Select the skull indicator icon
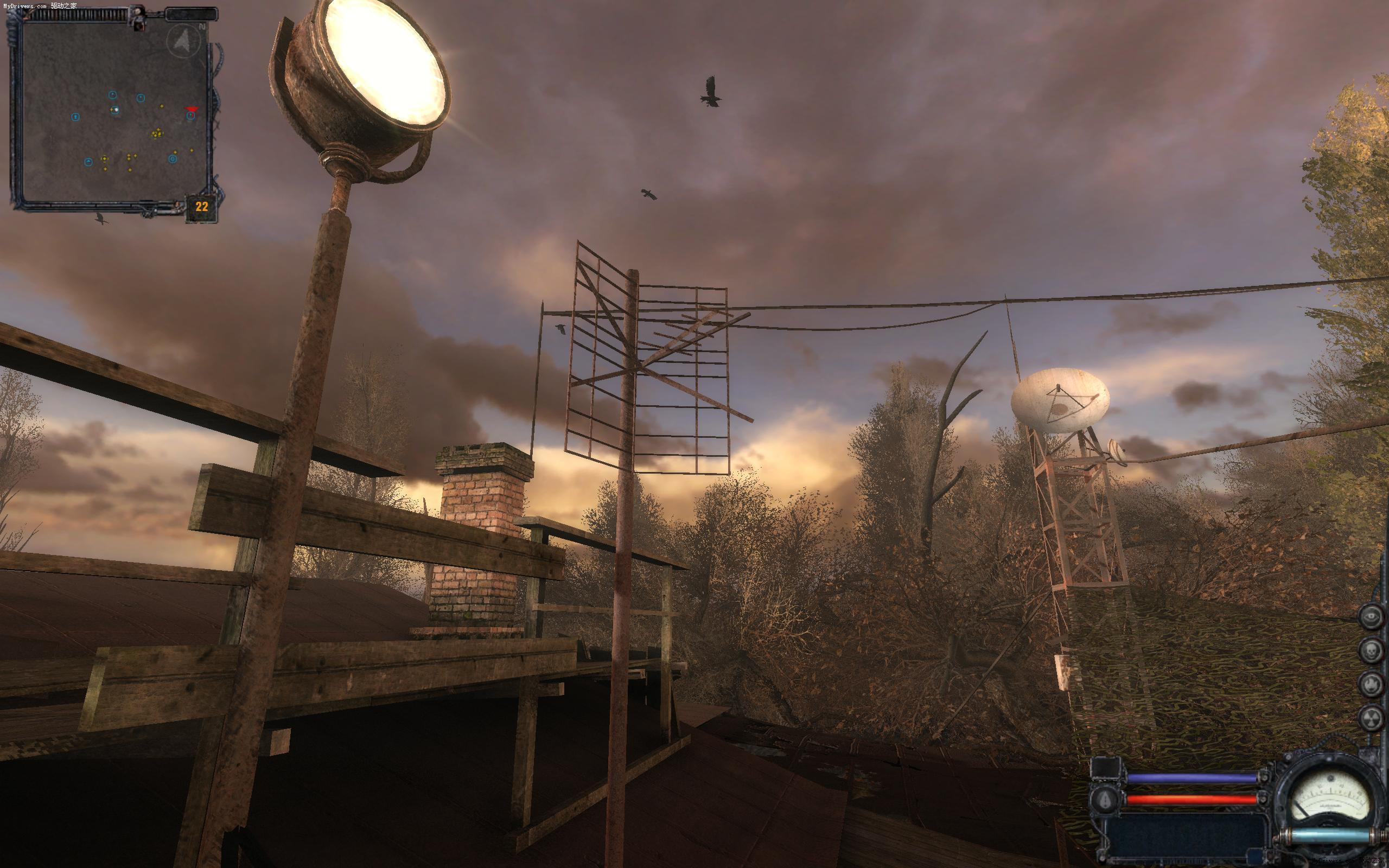 point(1371,651)
